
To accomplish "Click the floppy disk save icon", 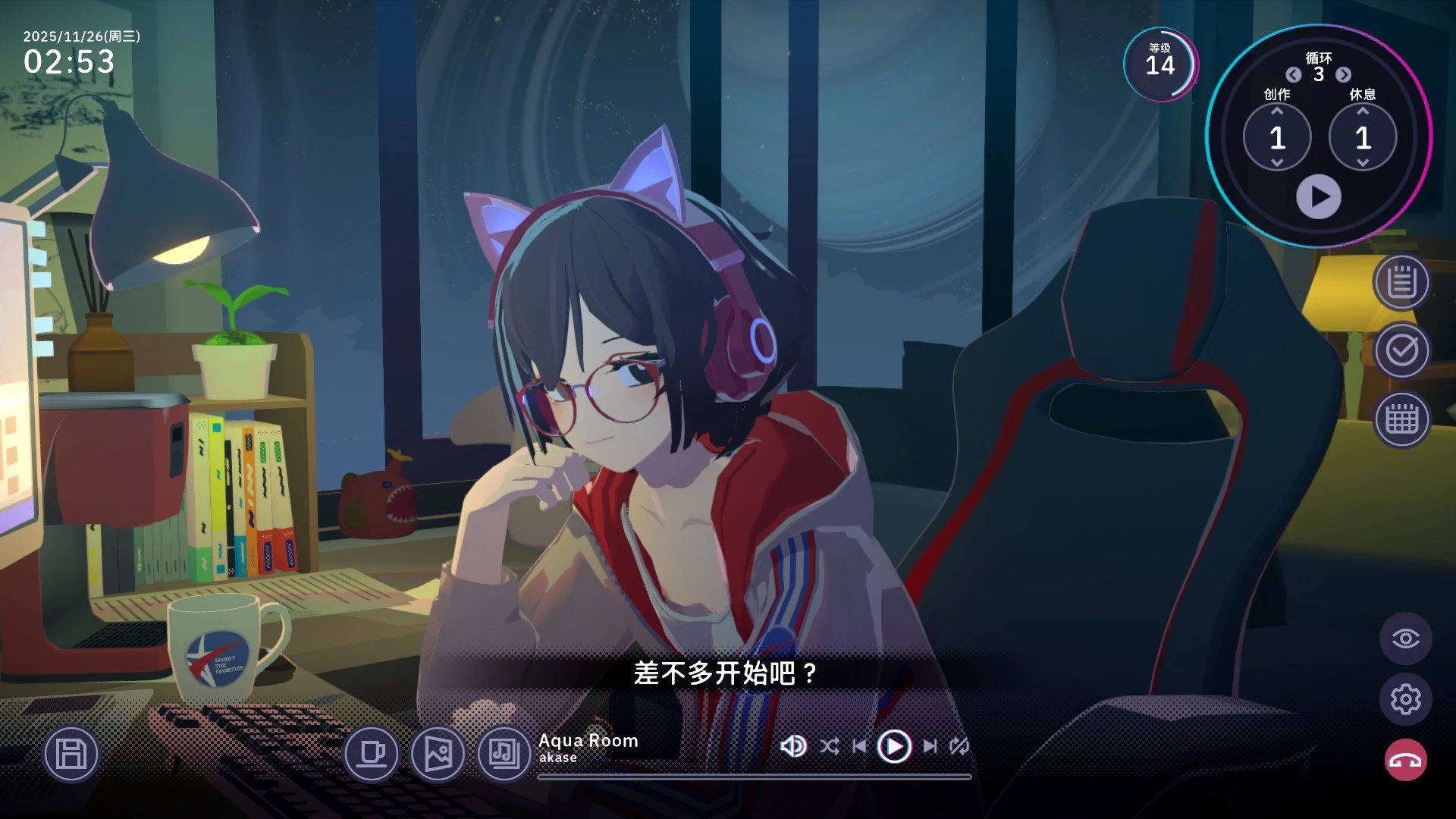I will 71,755.
